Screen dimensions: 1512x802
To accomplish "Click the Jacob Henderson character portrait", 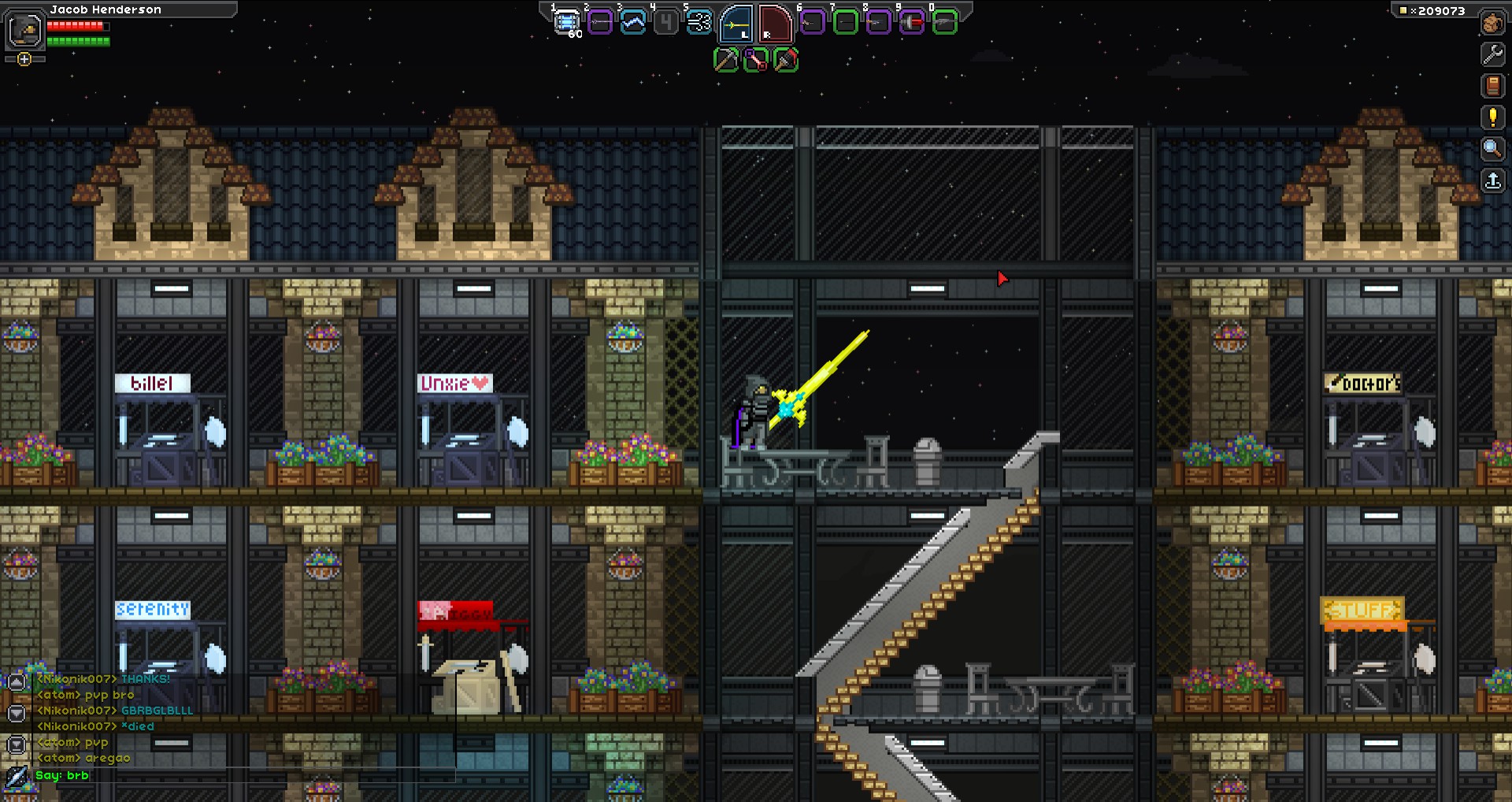I will [x=24, y=32].
